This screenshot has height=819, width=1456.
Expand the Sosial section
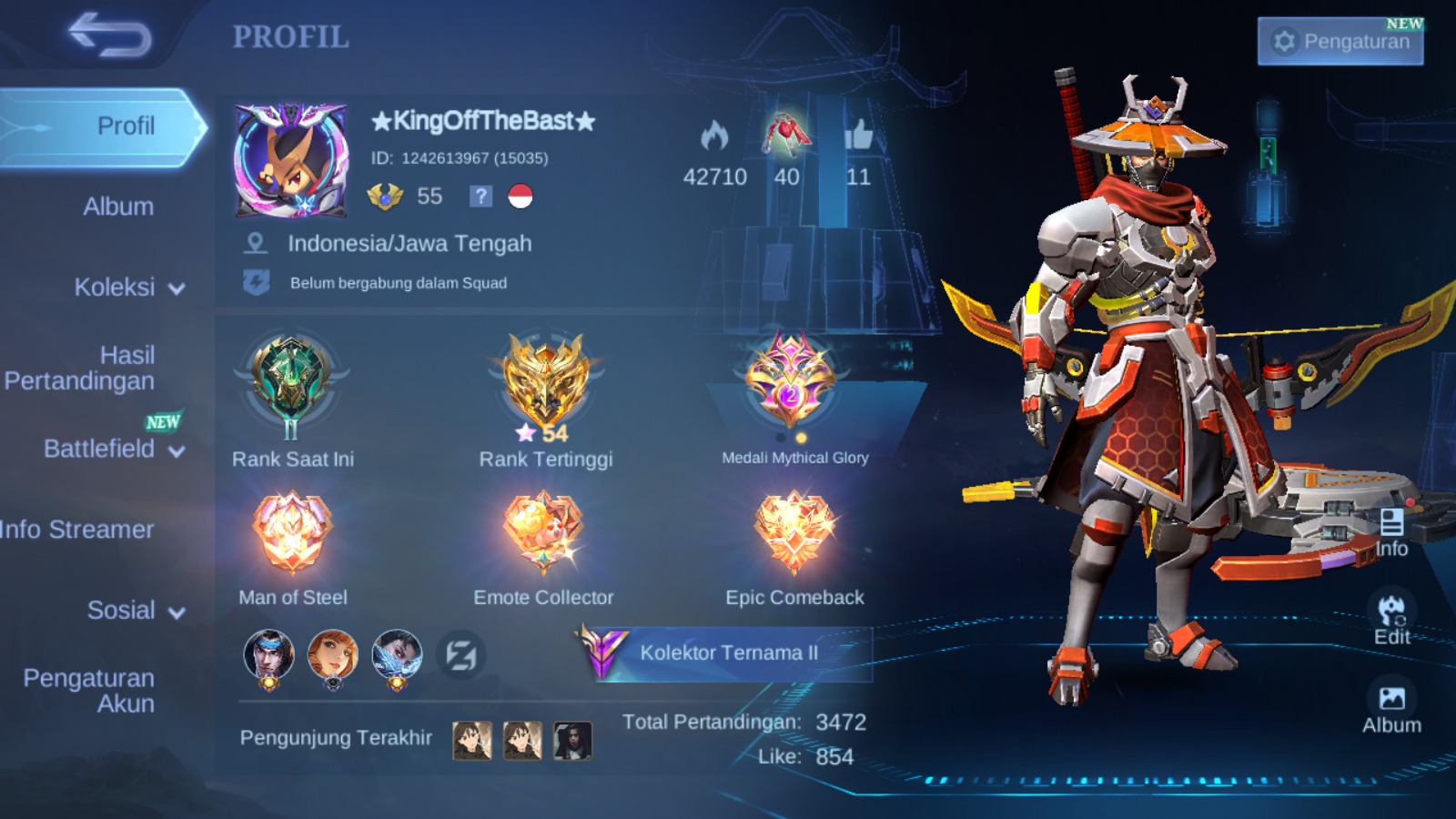pos(136,611)
